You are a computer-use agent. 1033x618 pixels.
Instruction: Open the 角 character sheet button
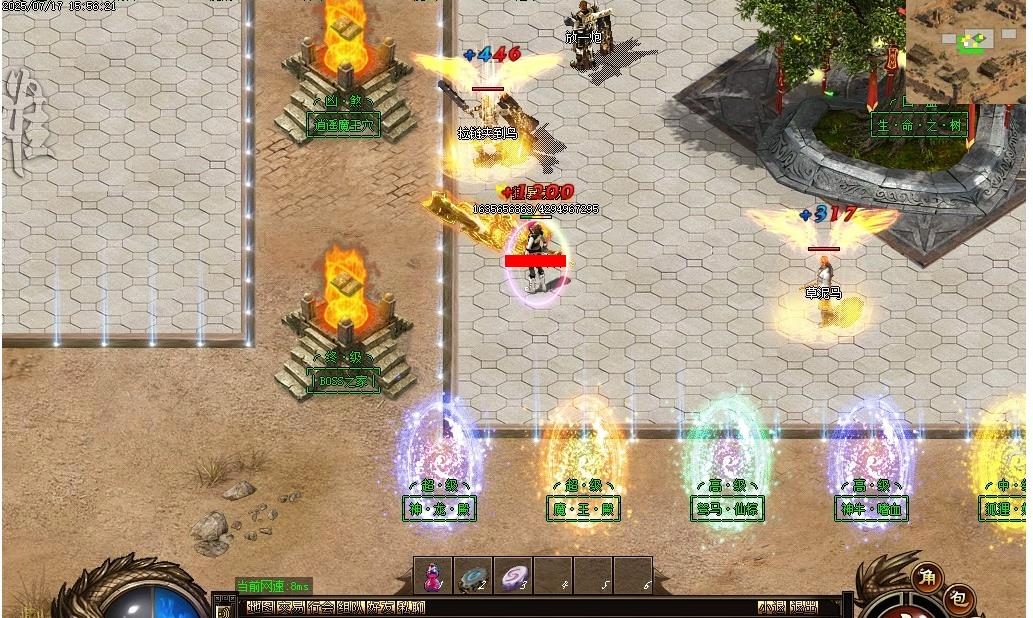coord(926,576)
